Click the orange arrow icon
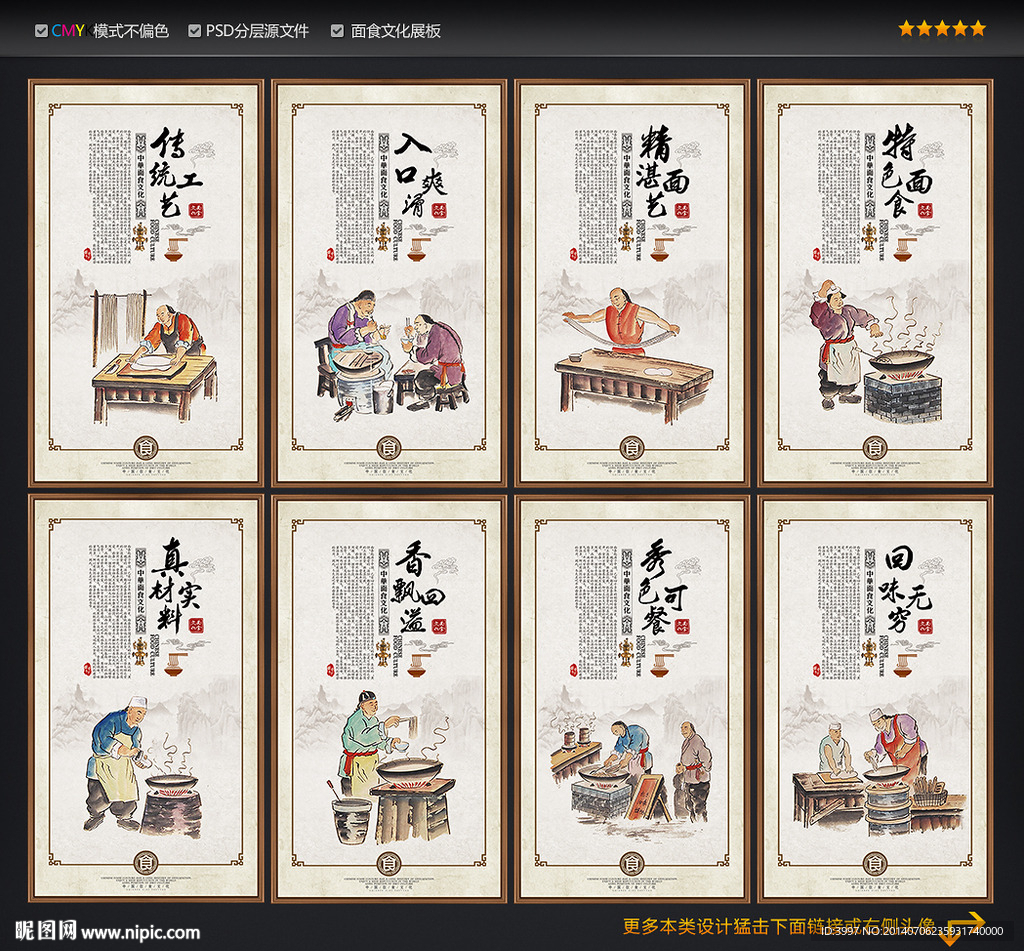This screenshot has width=1024, height=951. 965,926
